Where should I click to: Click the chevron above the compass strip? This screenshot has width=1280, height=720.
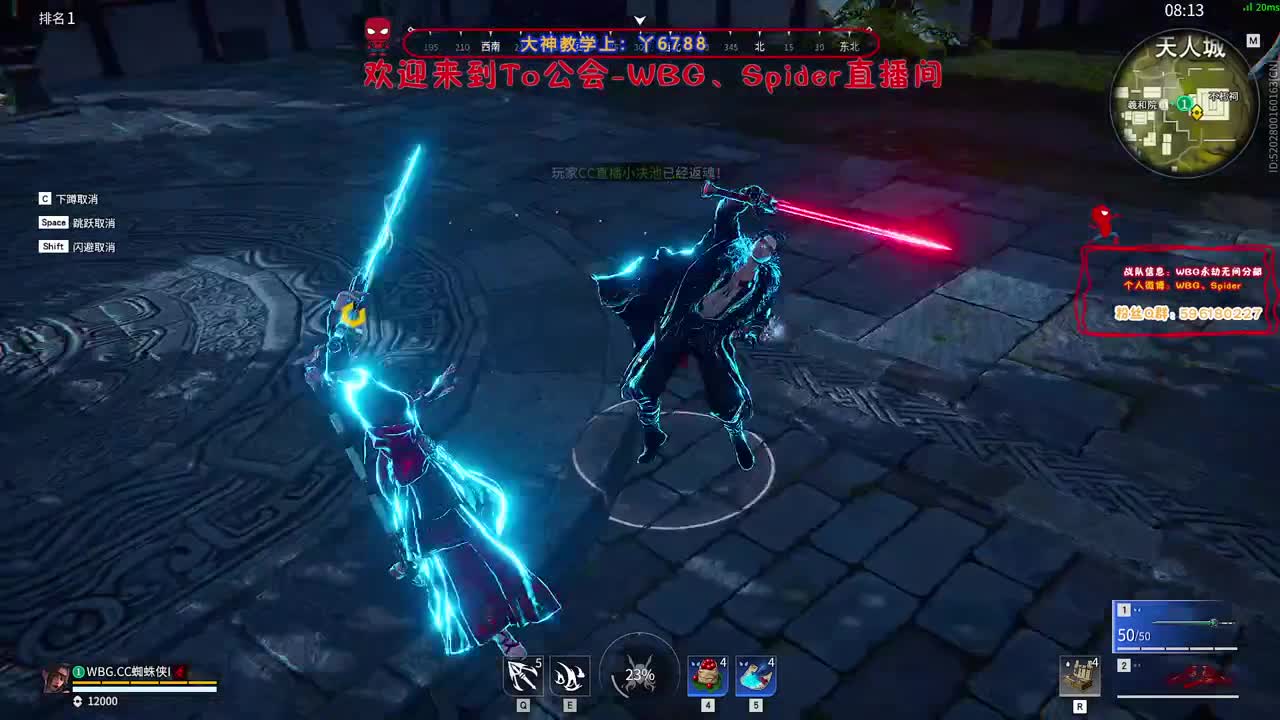[x=639, y=19]
